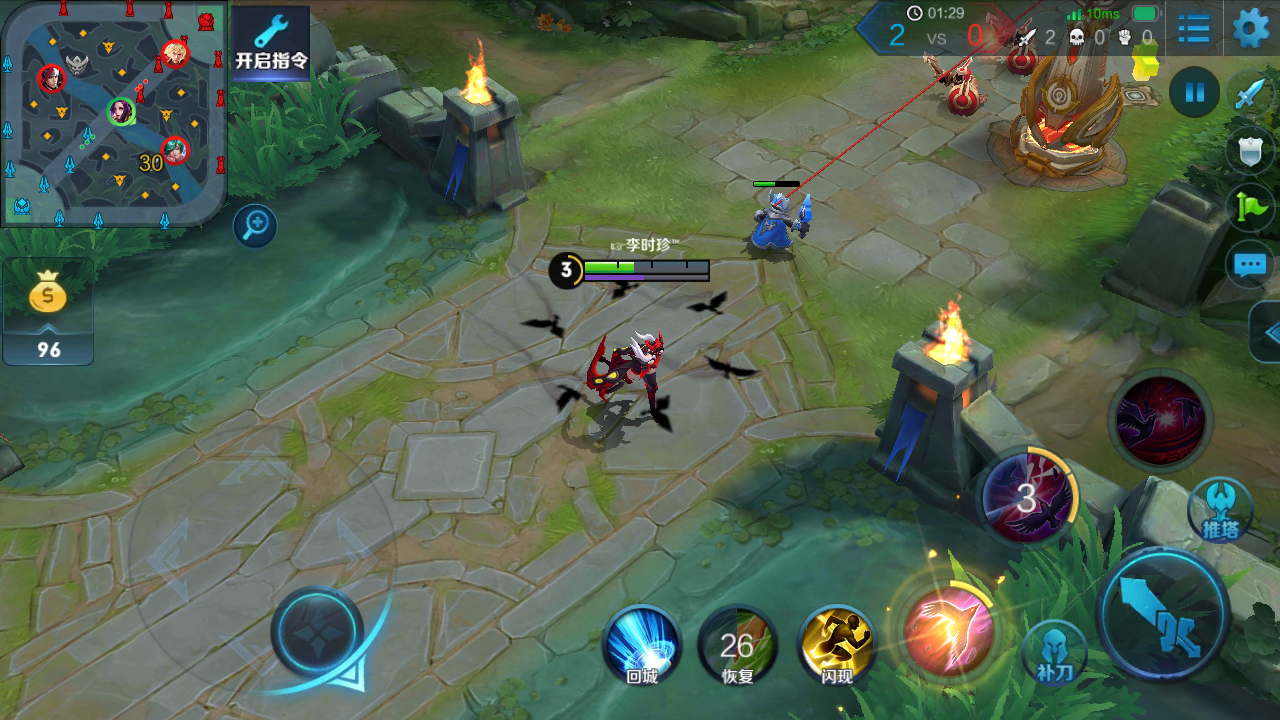Click the minimap in the corner
Image resolution: width=1280 pixels, height=720 pixels.
tap(112, 112)
